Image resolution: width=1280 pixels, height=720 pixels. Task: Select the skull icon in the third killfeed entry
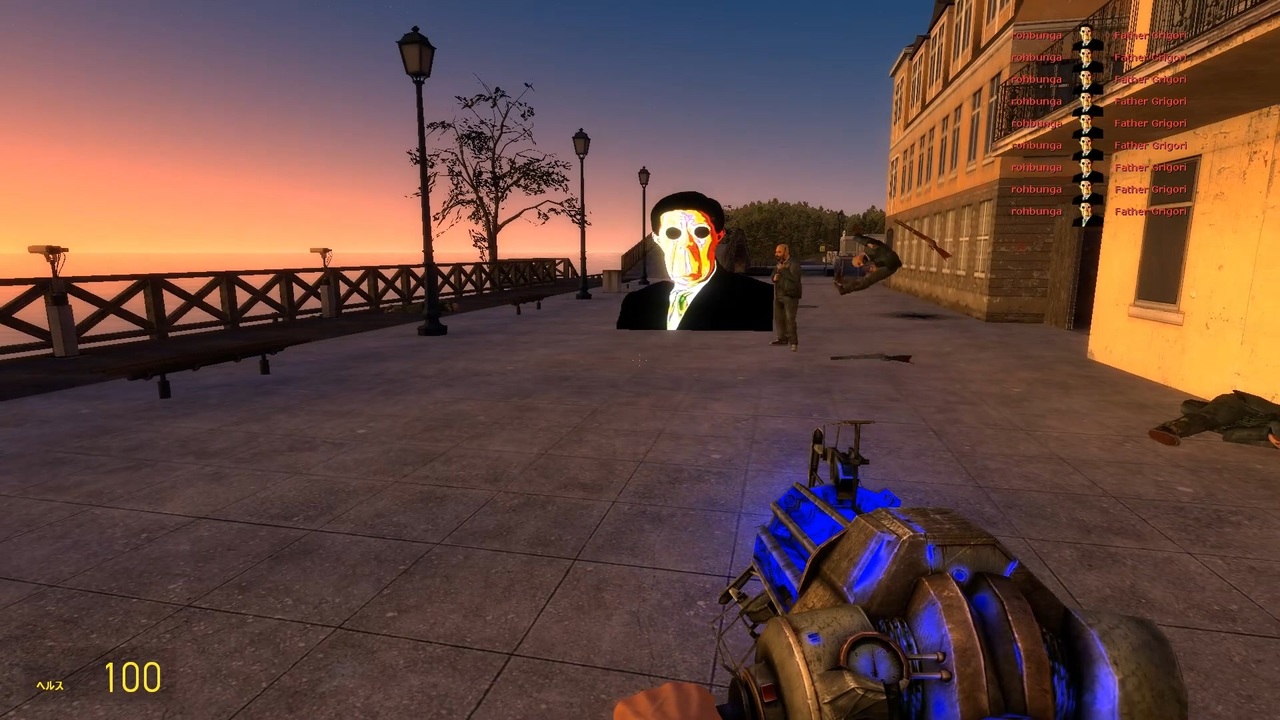tap(1087, 79)
